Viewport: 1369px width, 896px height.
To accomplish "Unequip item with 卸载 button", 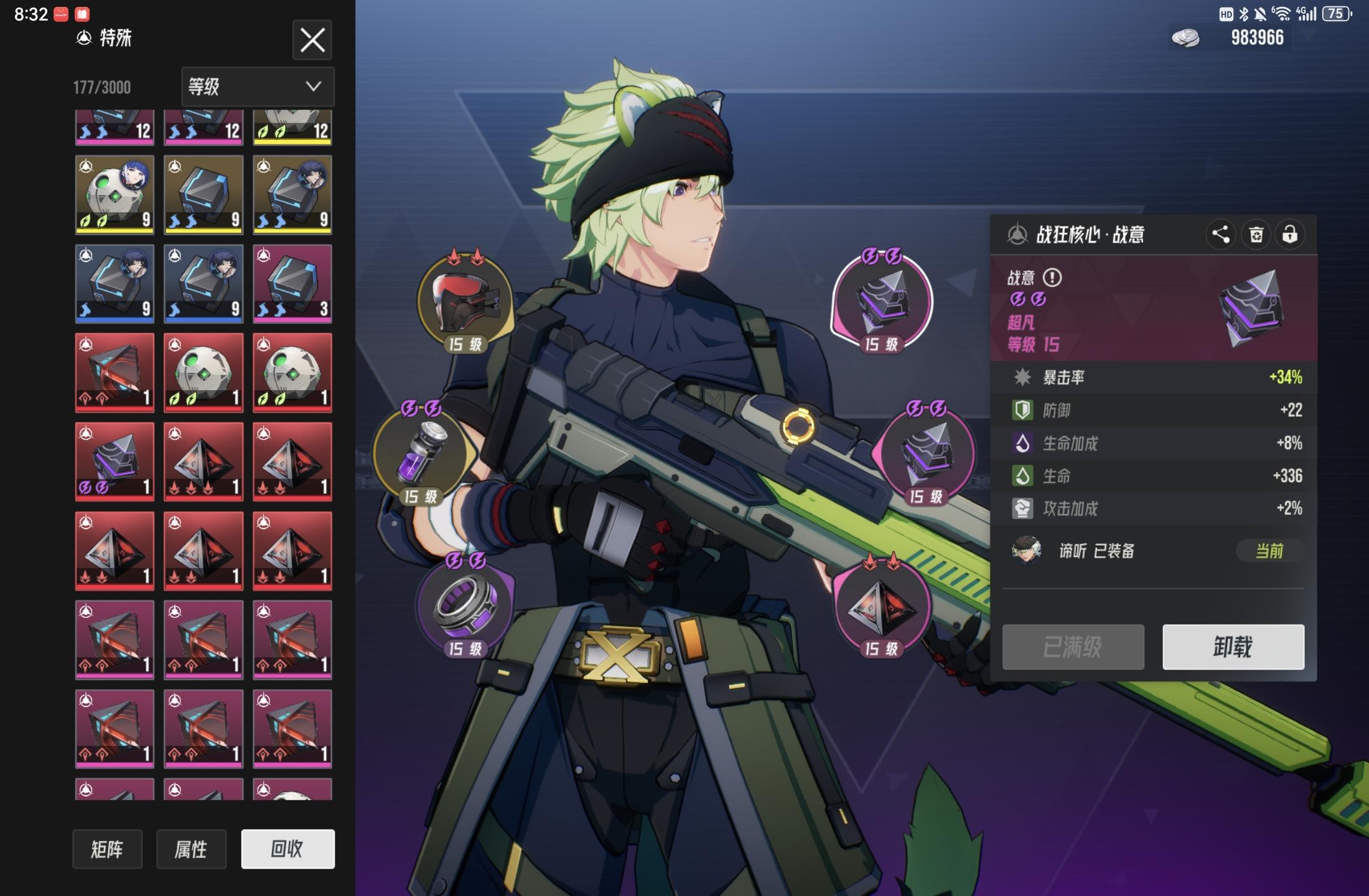I will point(1233,647).
